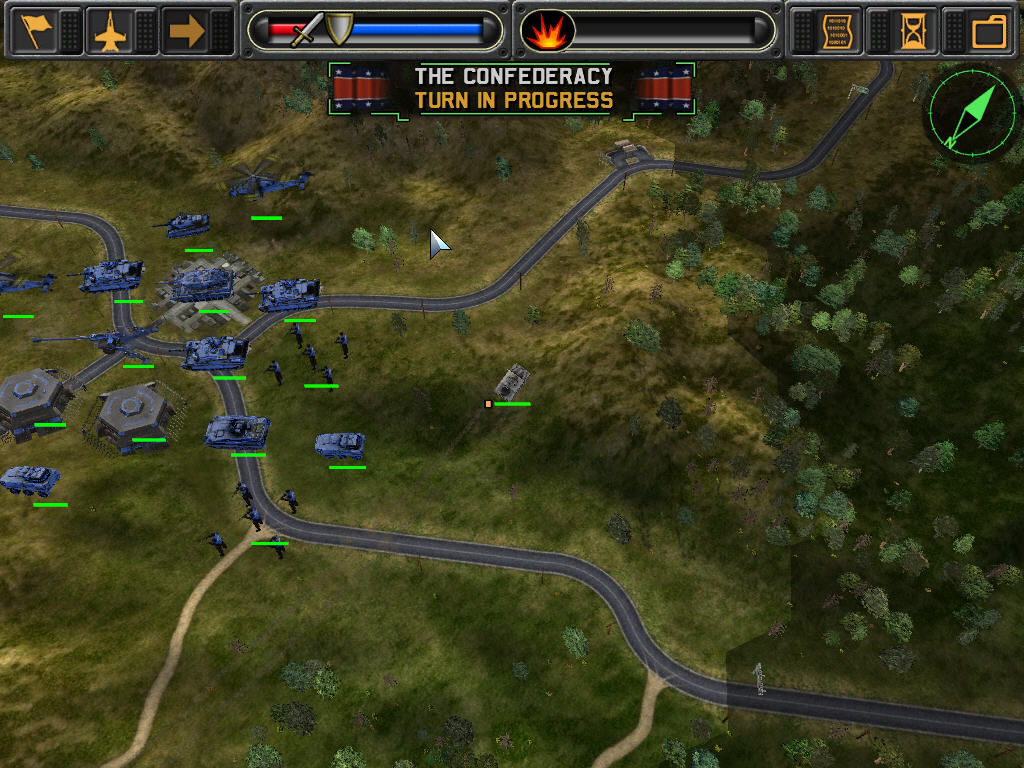This screenshot has width=1024, height=768.
Task: Open the binary data sheet button
Action: click(838, 31)
